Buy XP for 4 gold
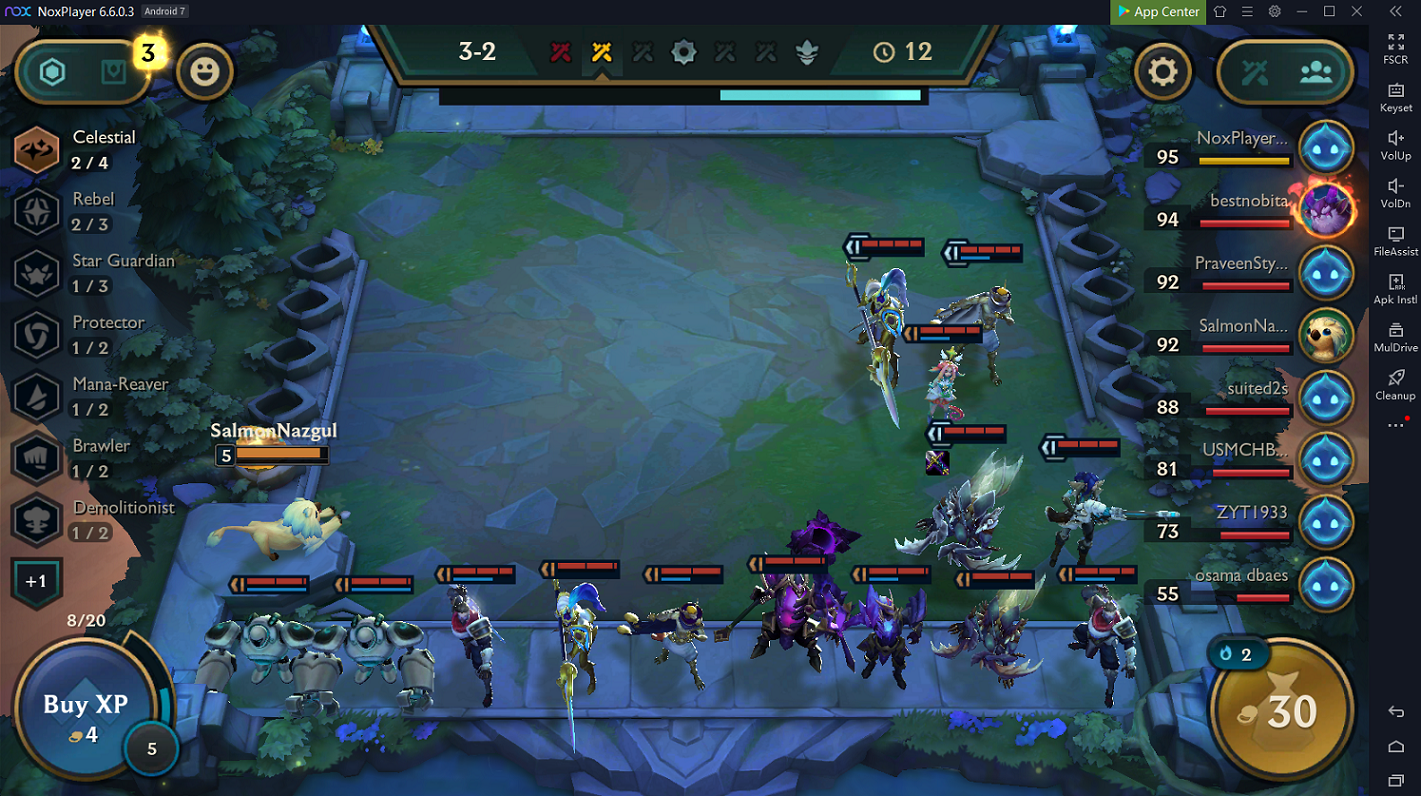Viewport: 1421px width, 796px height. click(x=84, y=714)
